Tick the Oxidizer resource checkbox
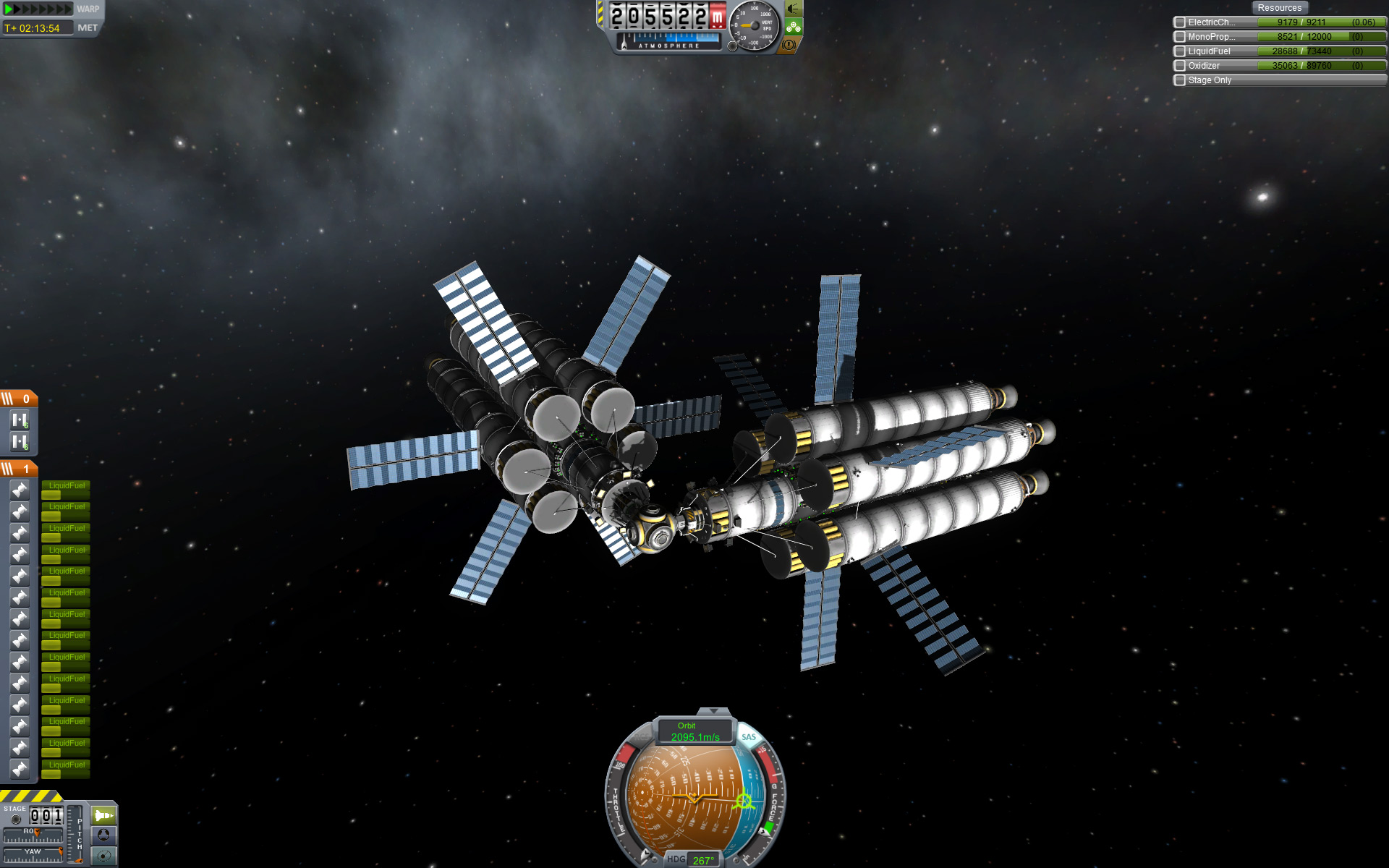This screenshot has height=868, width=1389. 1180,66
